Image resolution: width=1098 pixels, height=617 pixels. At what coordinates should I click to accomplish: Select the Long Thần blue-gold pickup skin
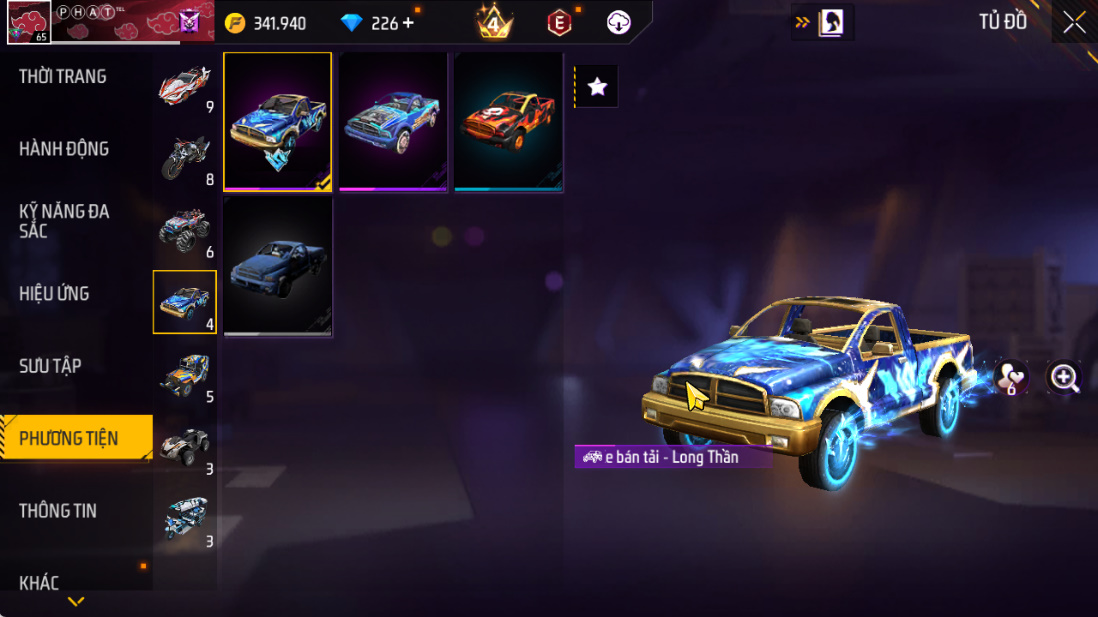coord(278,121)
